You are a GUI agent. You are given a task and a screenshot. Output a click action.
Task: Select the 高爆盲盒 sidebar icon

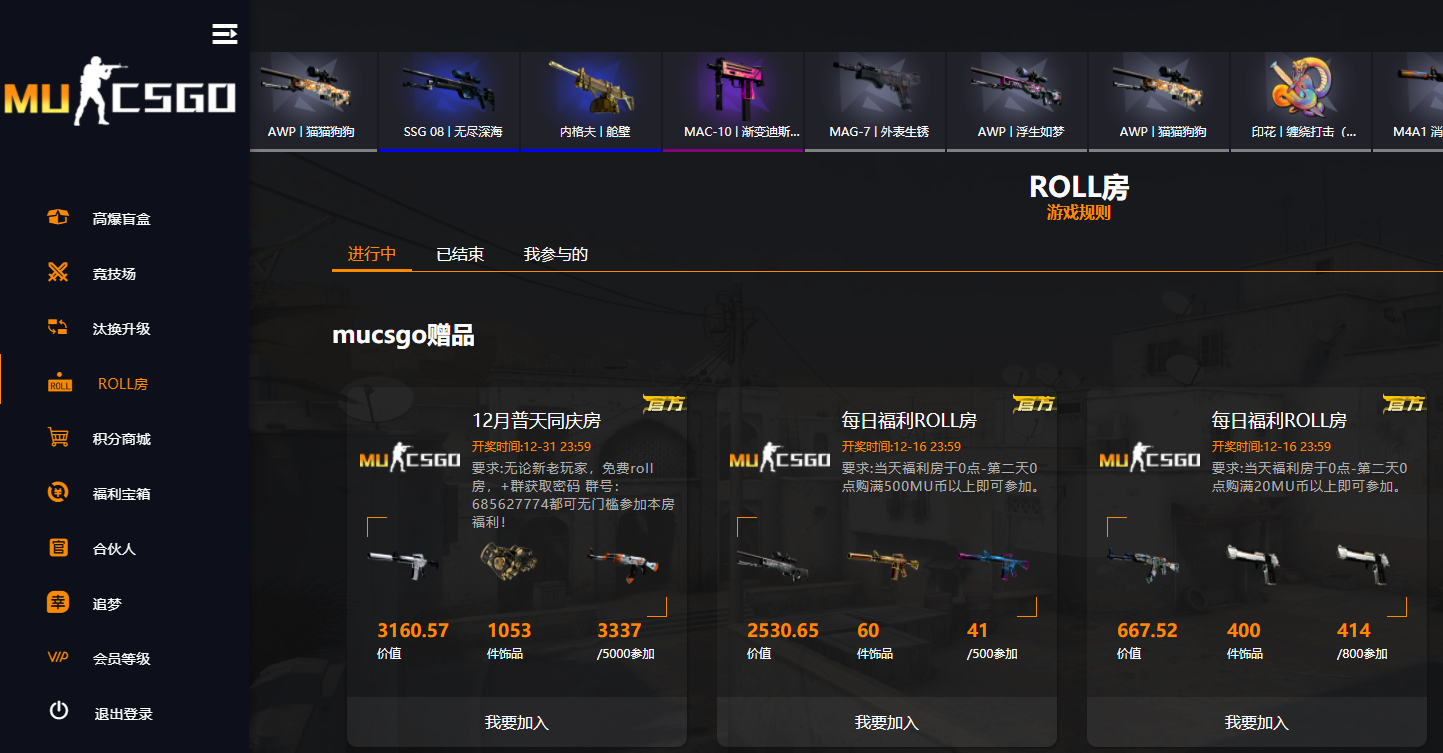(x=57, y=217)
